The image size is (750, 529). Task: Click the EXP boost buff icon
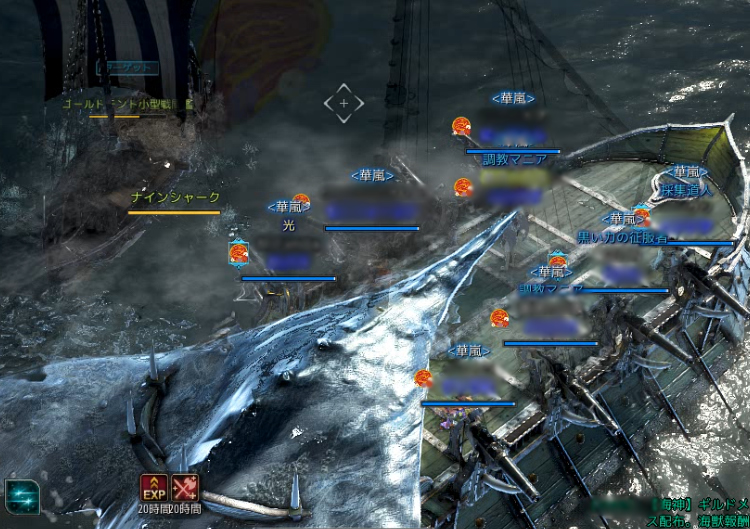[153, 487]
